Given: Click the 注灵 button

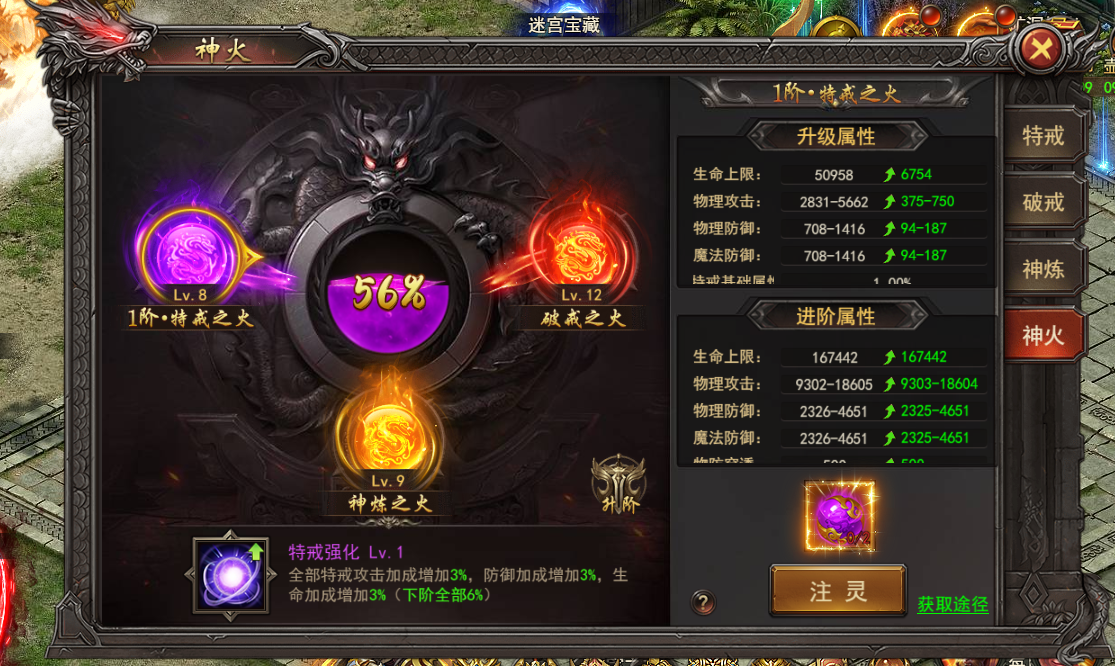Looking at the screenshot, I should 838,591.
